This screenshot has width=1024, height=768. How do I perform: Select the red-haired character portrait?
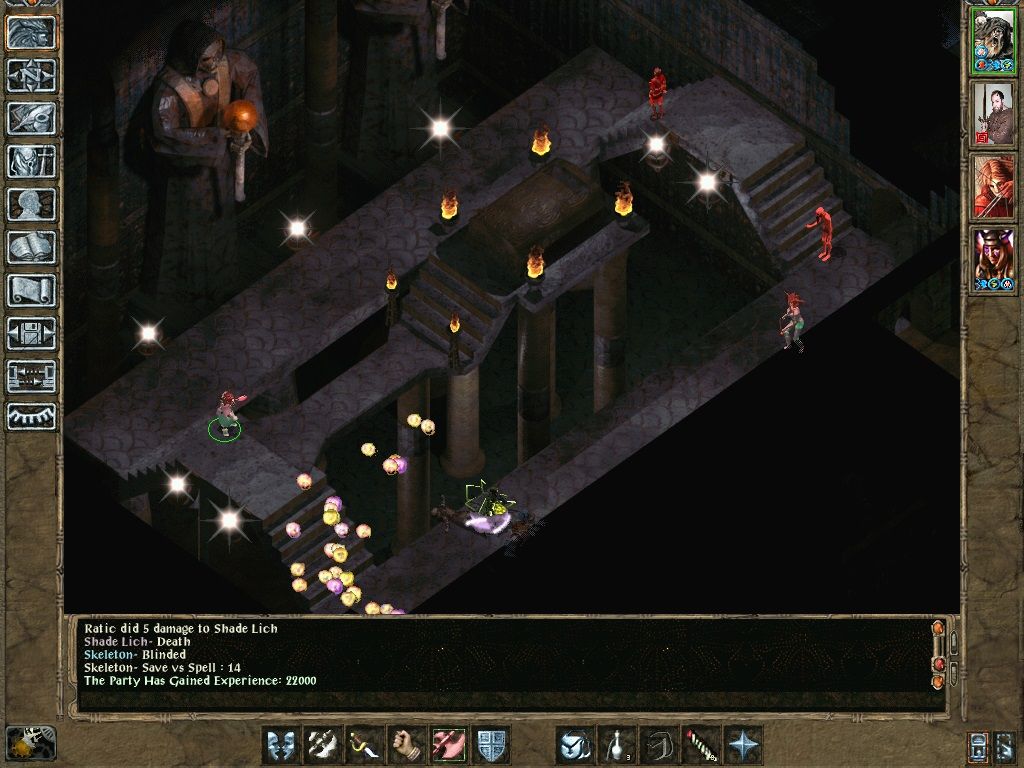point(993,187)
